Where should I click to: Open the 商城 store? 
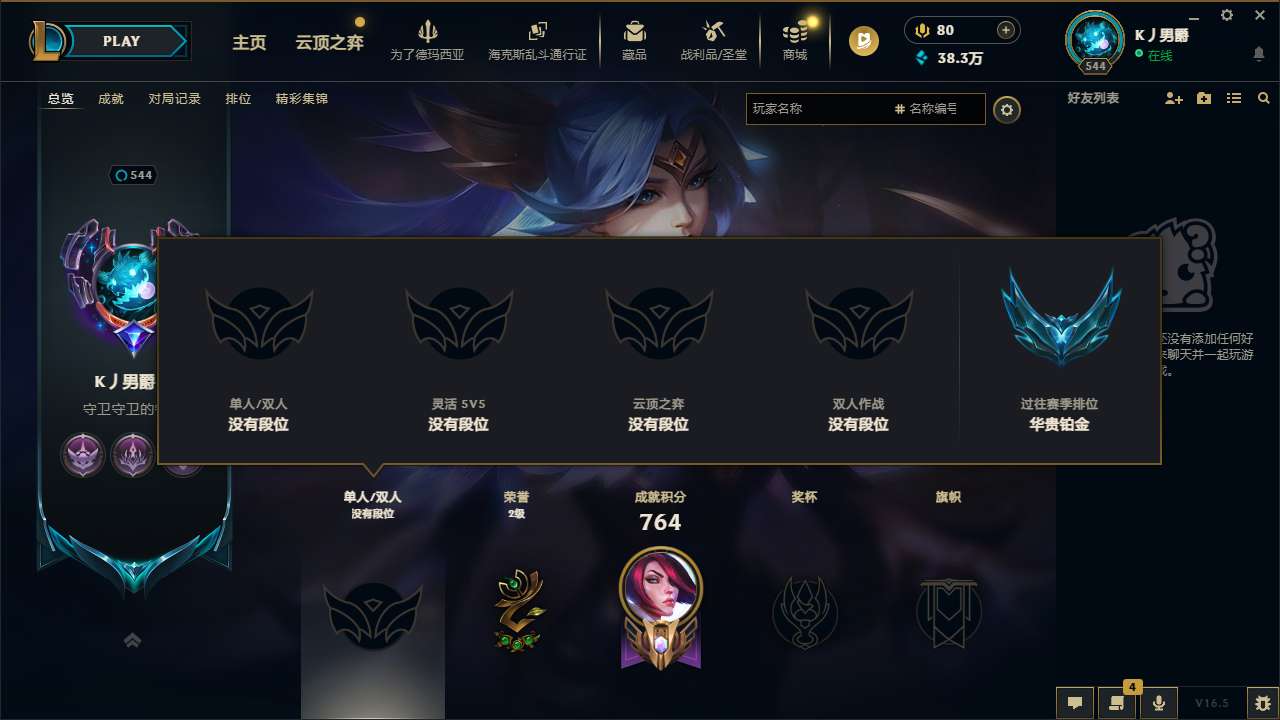[x=795, y=40]
